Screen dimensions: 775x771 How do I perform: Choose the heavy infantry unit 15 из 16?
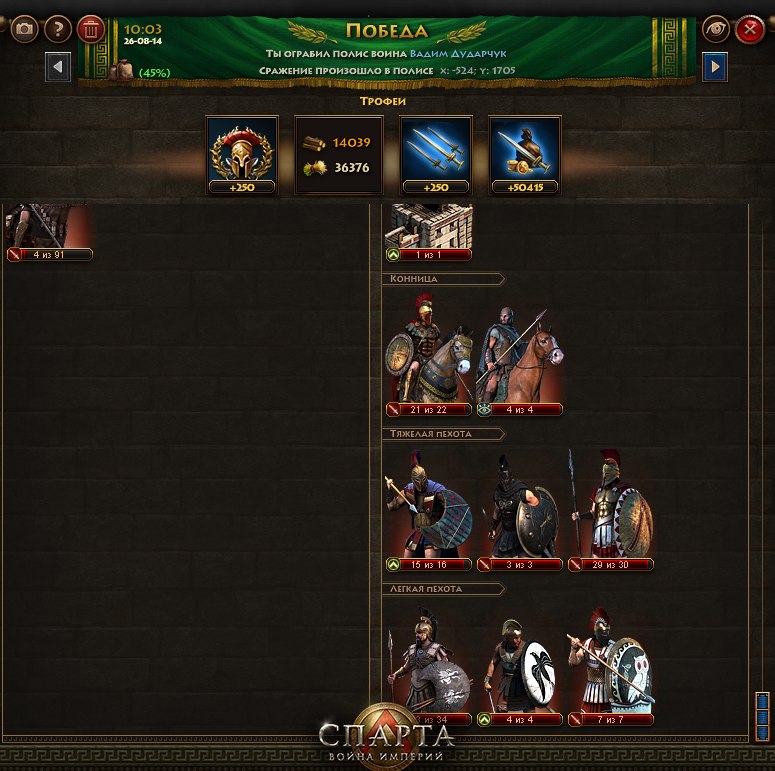tap(429, 510)
